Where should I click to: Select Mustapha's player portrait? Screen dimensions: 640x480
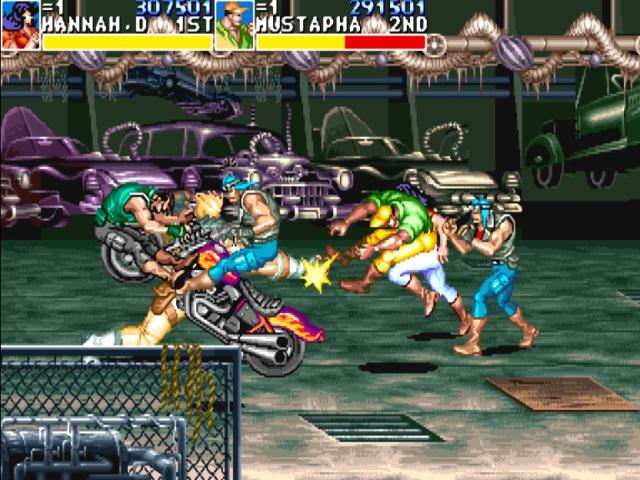(234, 27)
